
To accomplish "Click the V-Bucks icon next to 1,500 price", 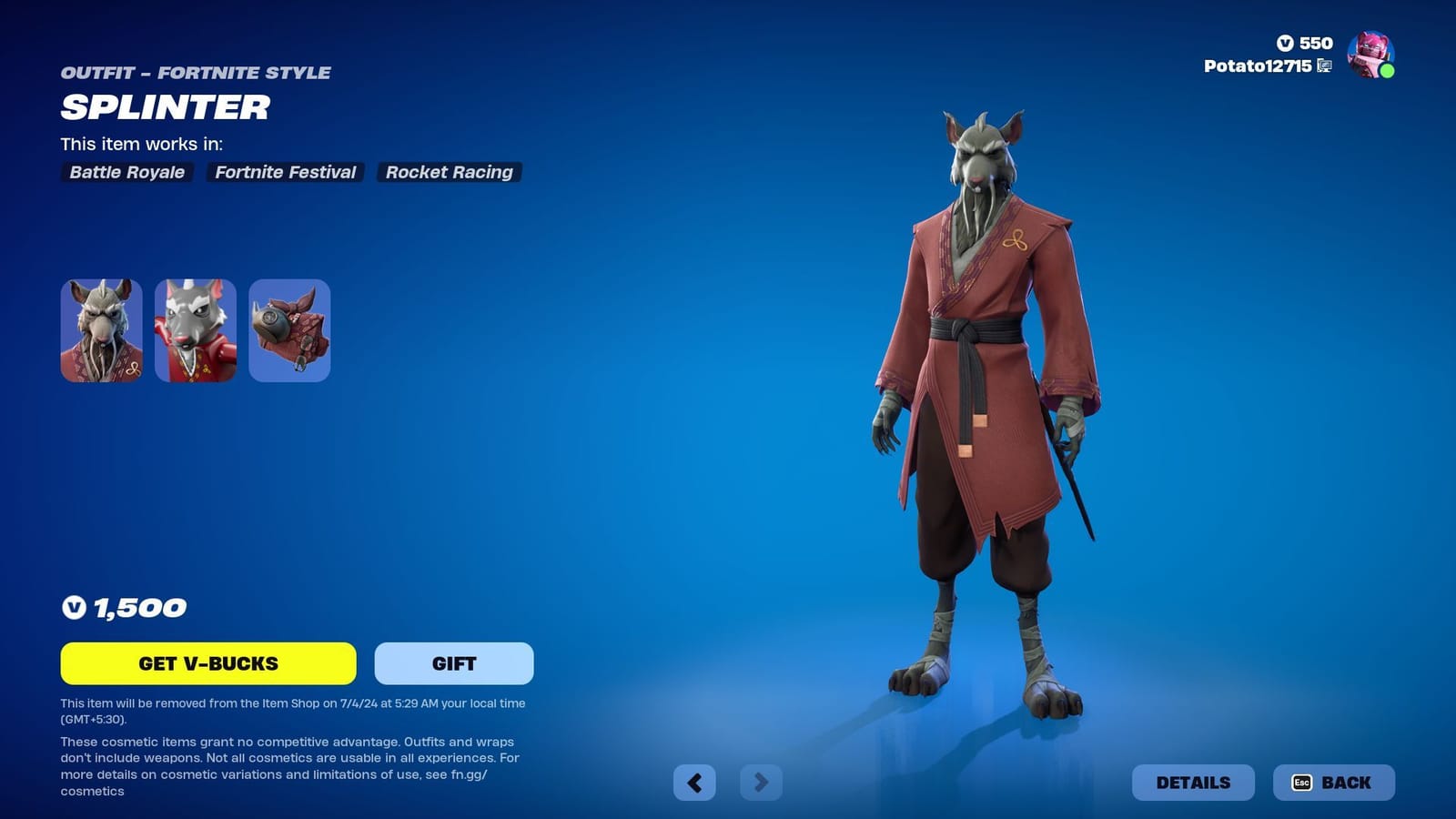I will pos(73,608).
